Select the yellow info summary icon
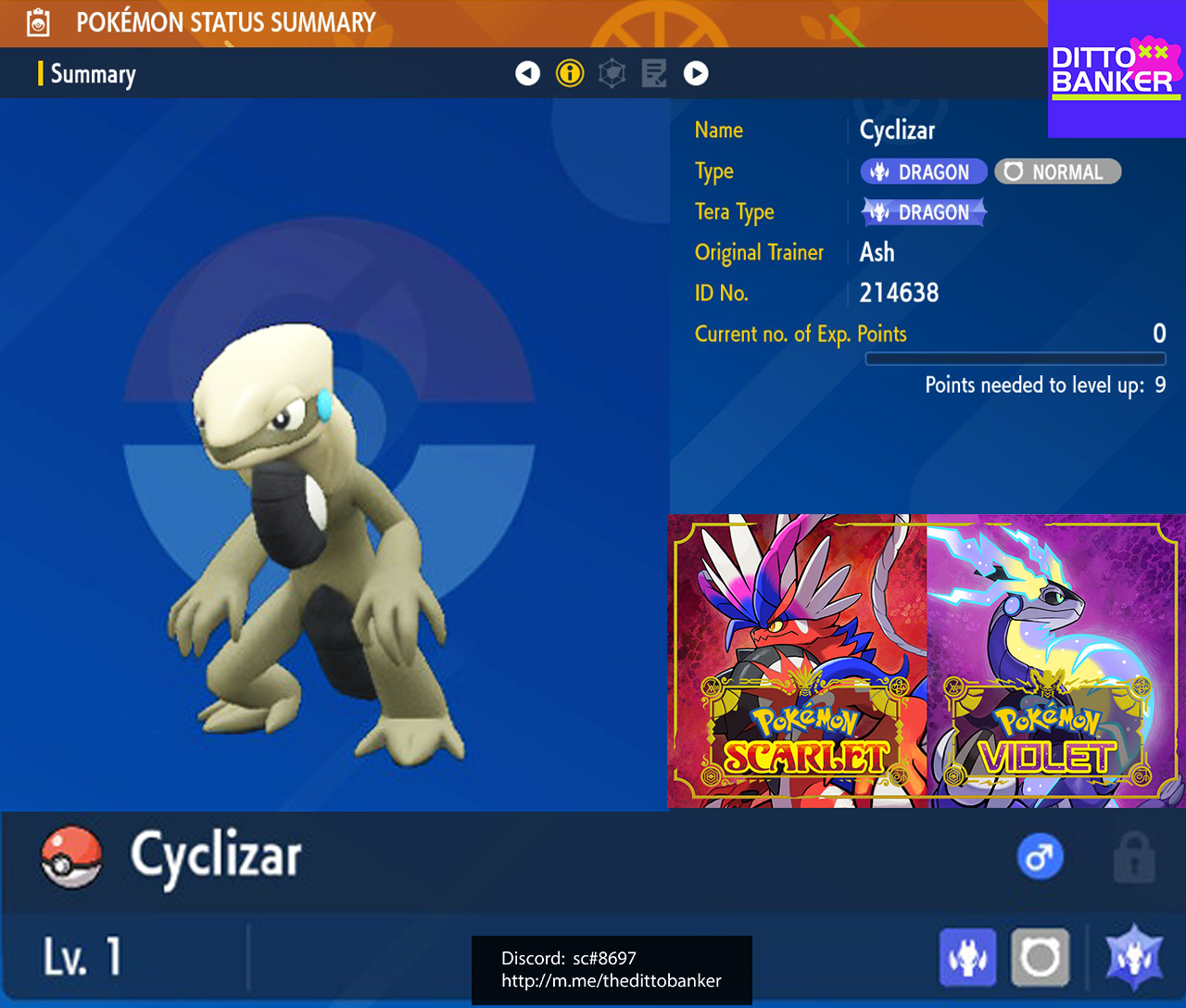The image size is (1186, 1008). pos(570,73)
